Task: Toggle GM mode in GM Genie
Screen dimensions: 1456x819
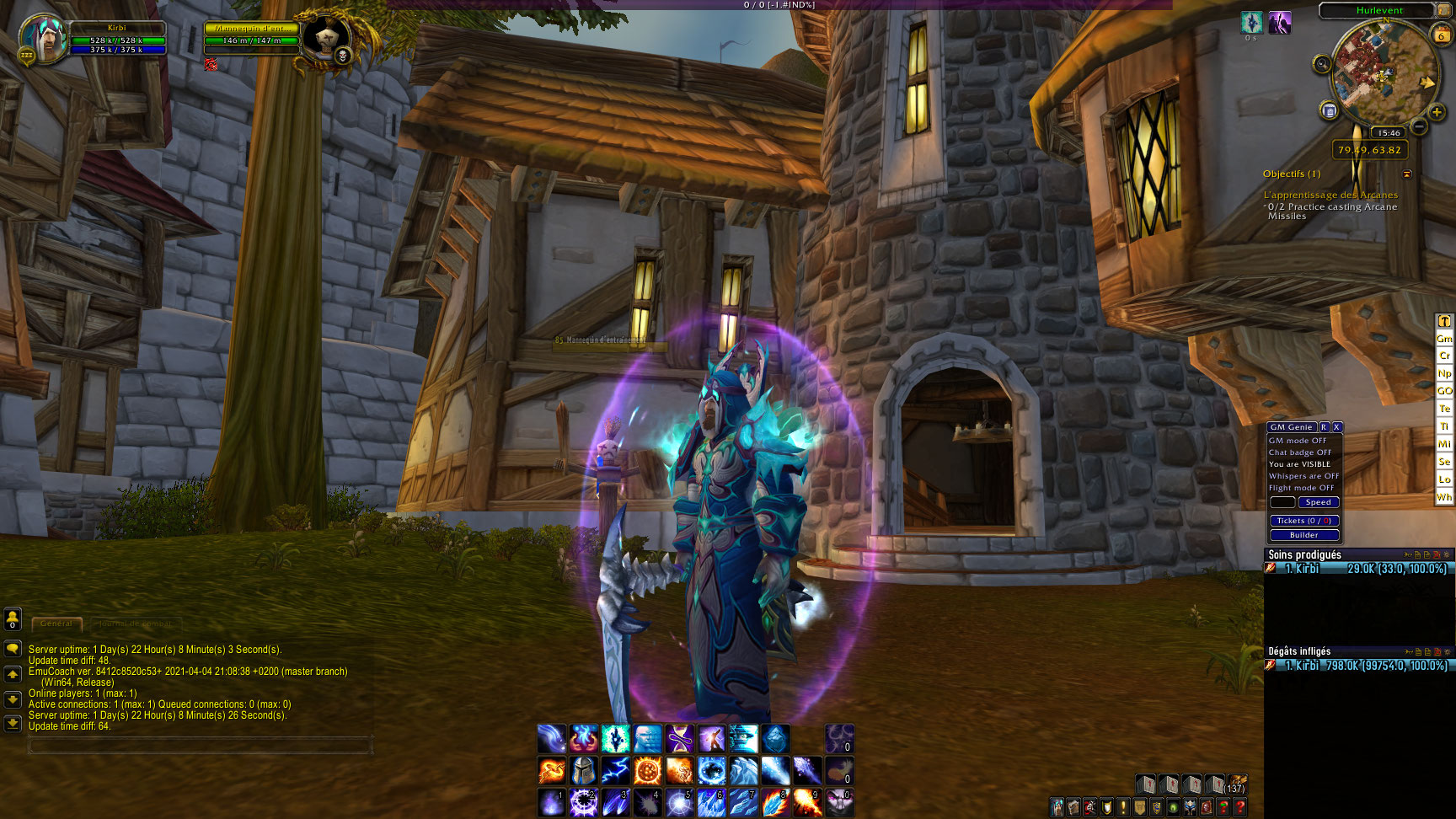Action: click(1298, 441)
